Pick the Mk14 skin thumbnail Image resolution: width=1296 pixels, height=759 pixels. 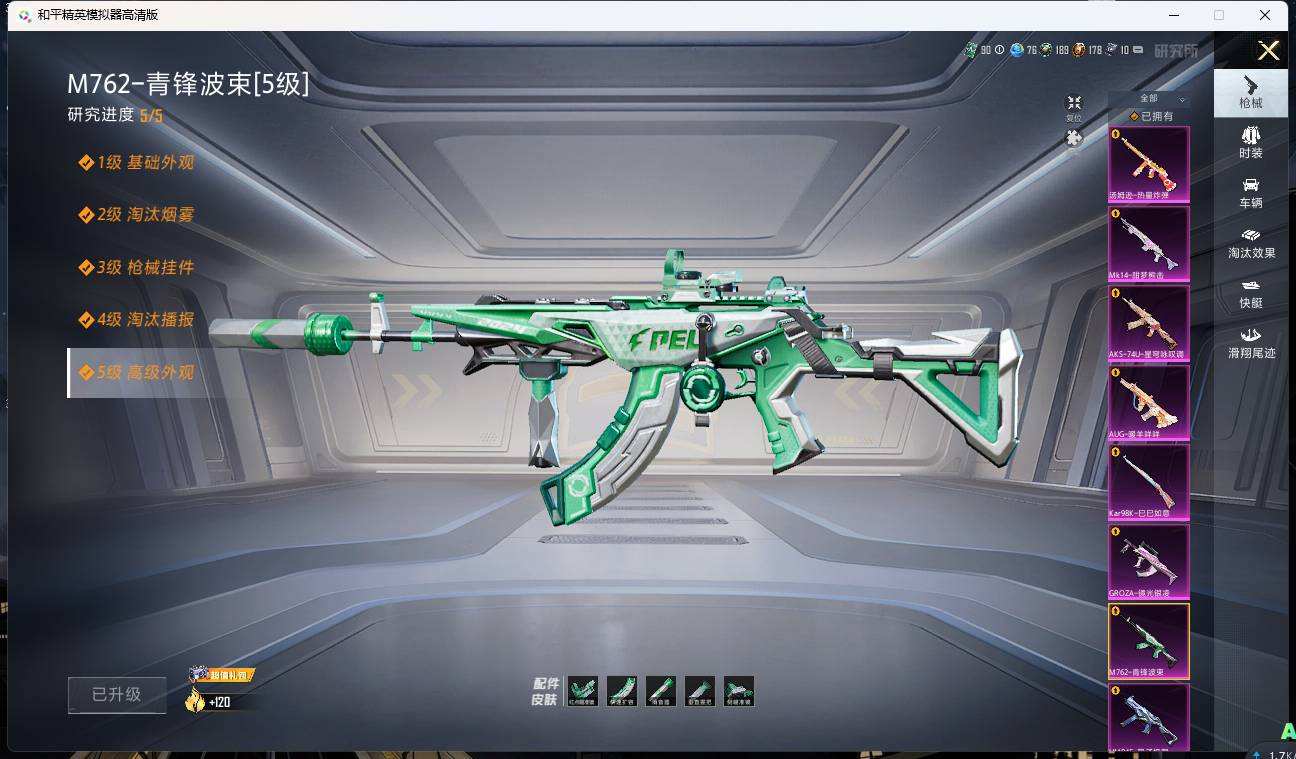[1149, 244]
